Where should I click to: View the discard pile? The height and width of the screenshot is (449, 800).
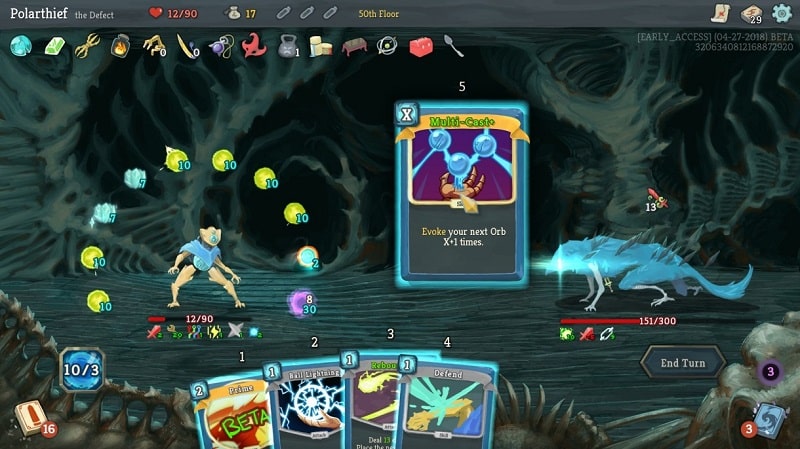coord(767,419)
